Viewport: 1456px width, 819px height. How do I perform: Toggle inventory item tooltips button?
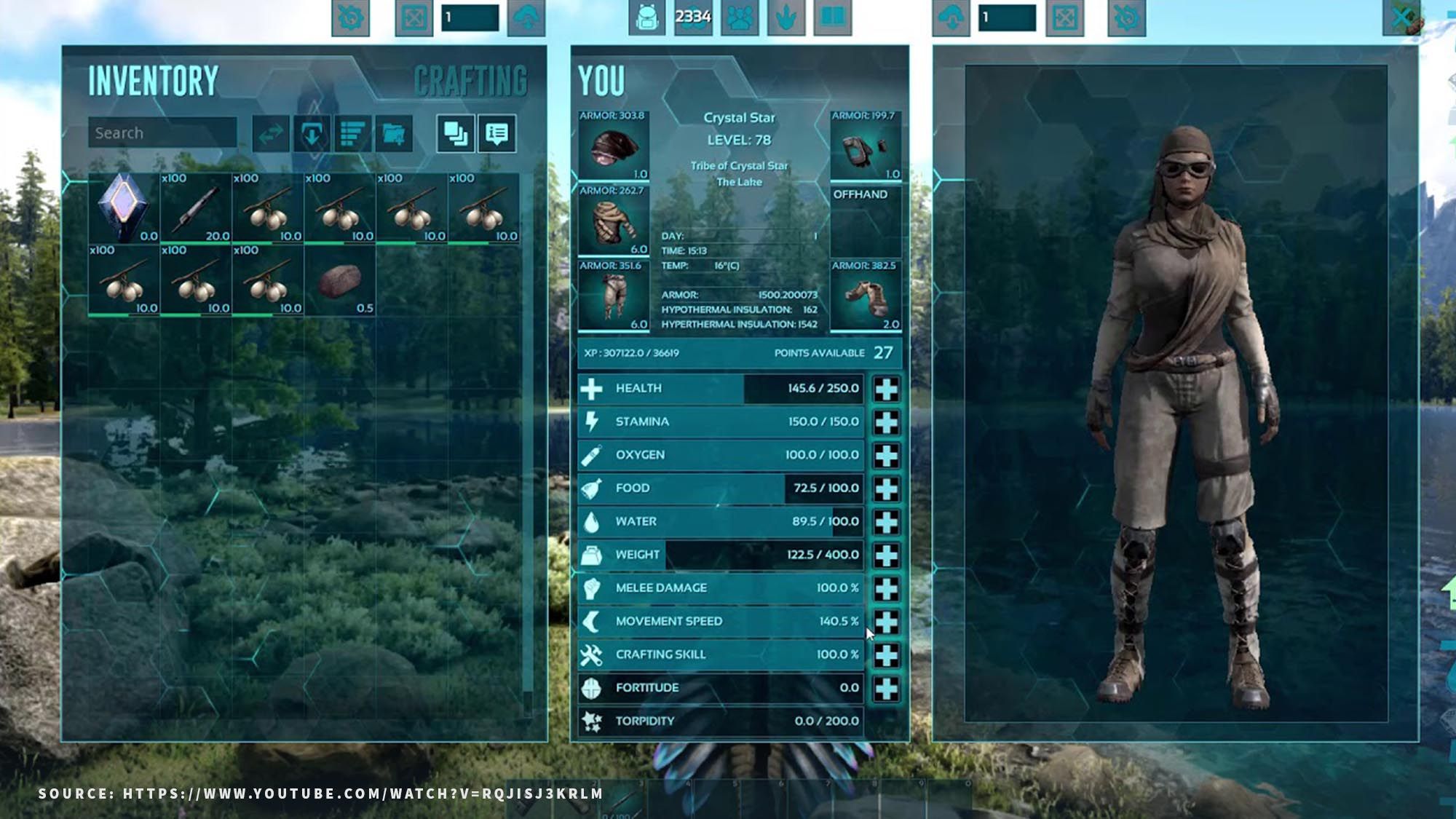[x=497, y=134]
